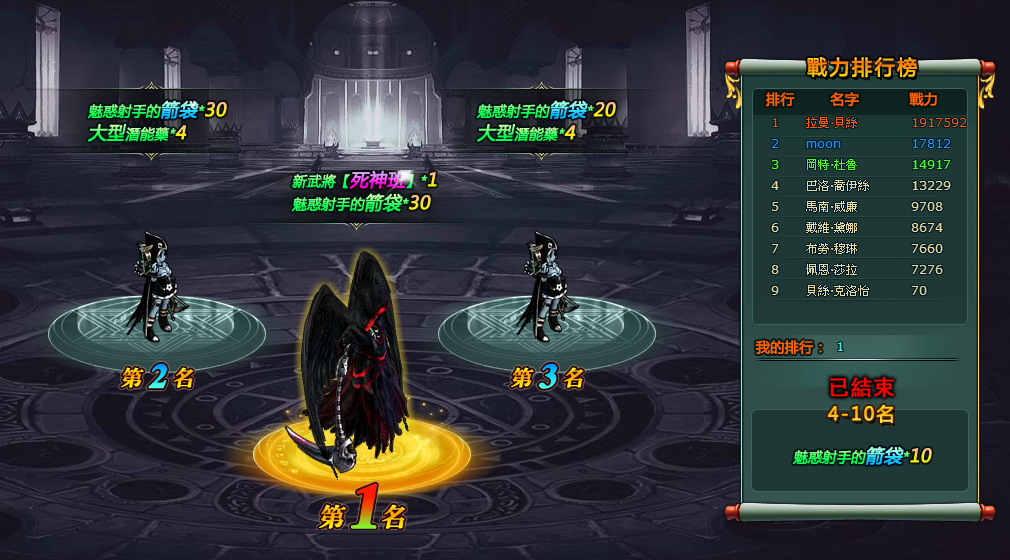Select rank 1 player 拉曼·貝絲 row
Screen dimensions: 1010x560
(860, 123)
